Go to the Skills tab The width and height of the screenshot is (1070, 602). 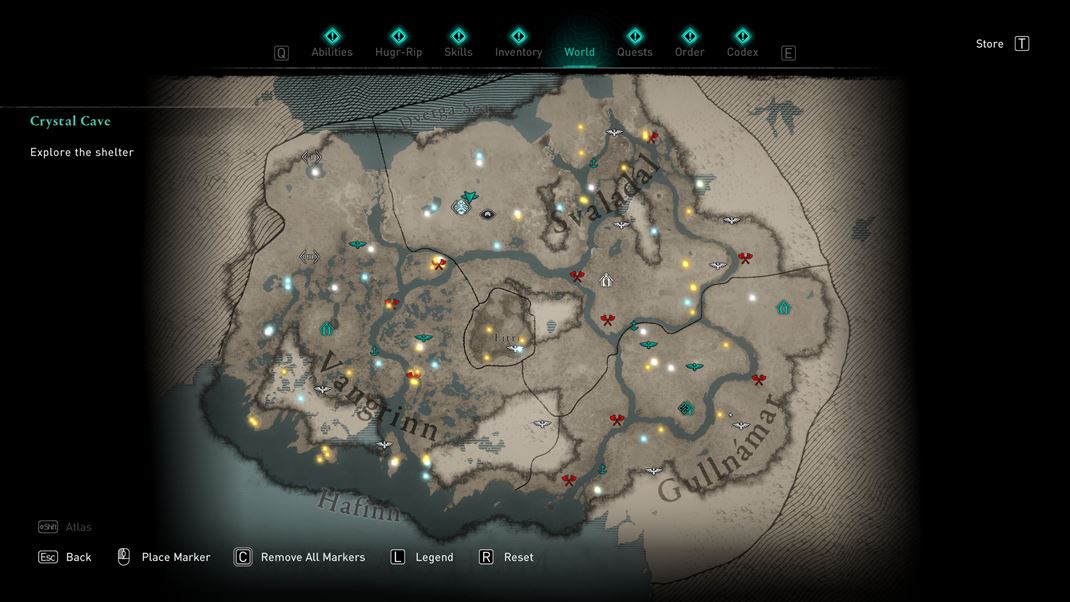(458, 43)
